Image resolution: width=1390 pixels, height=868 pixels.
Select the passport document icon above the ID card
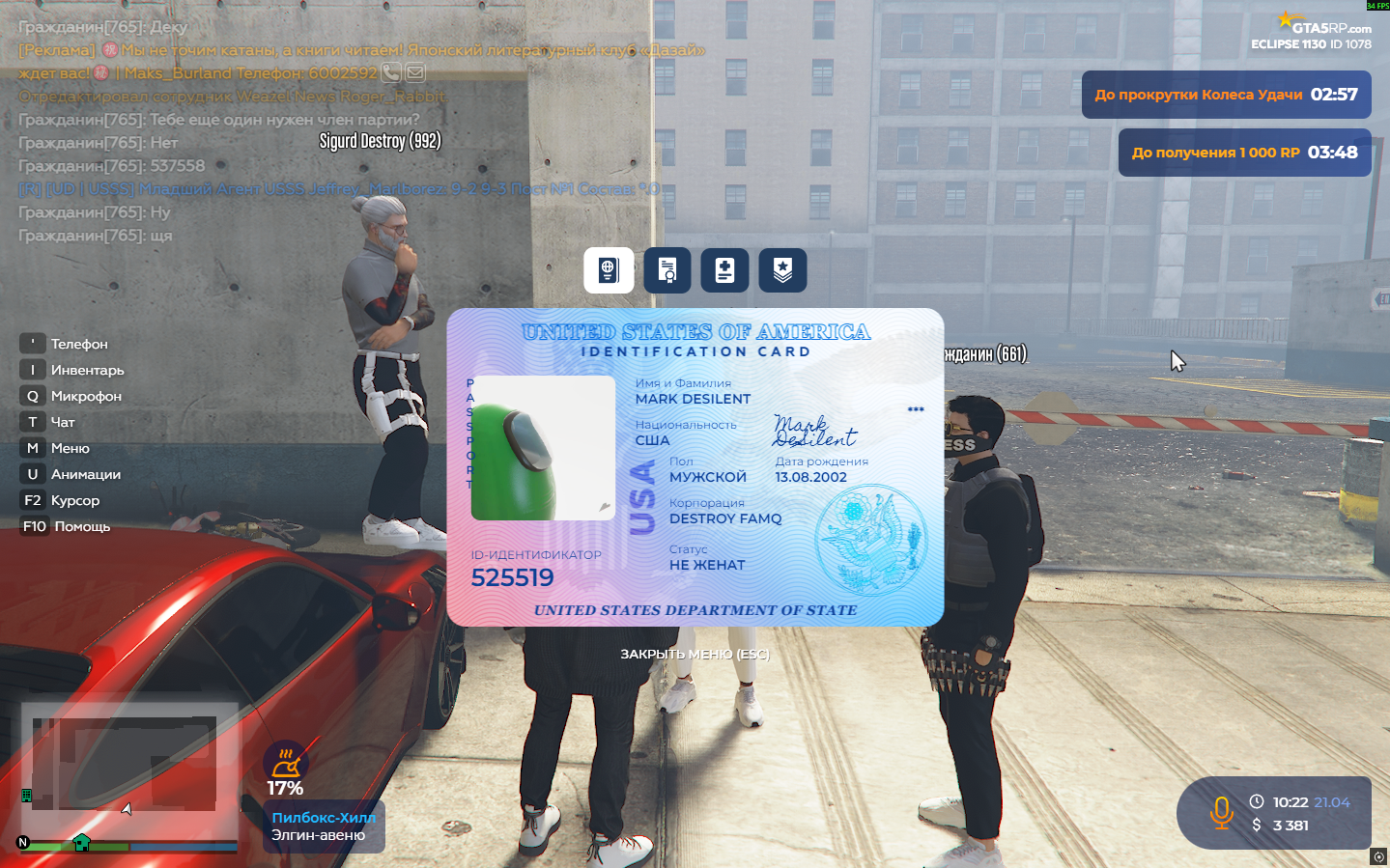(x=609, y=270)
